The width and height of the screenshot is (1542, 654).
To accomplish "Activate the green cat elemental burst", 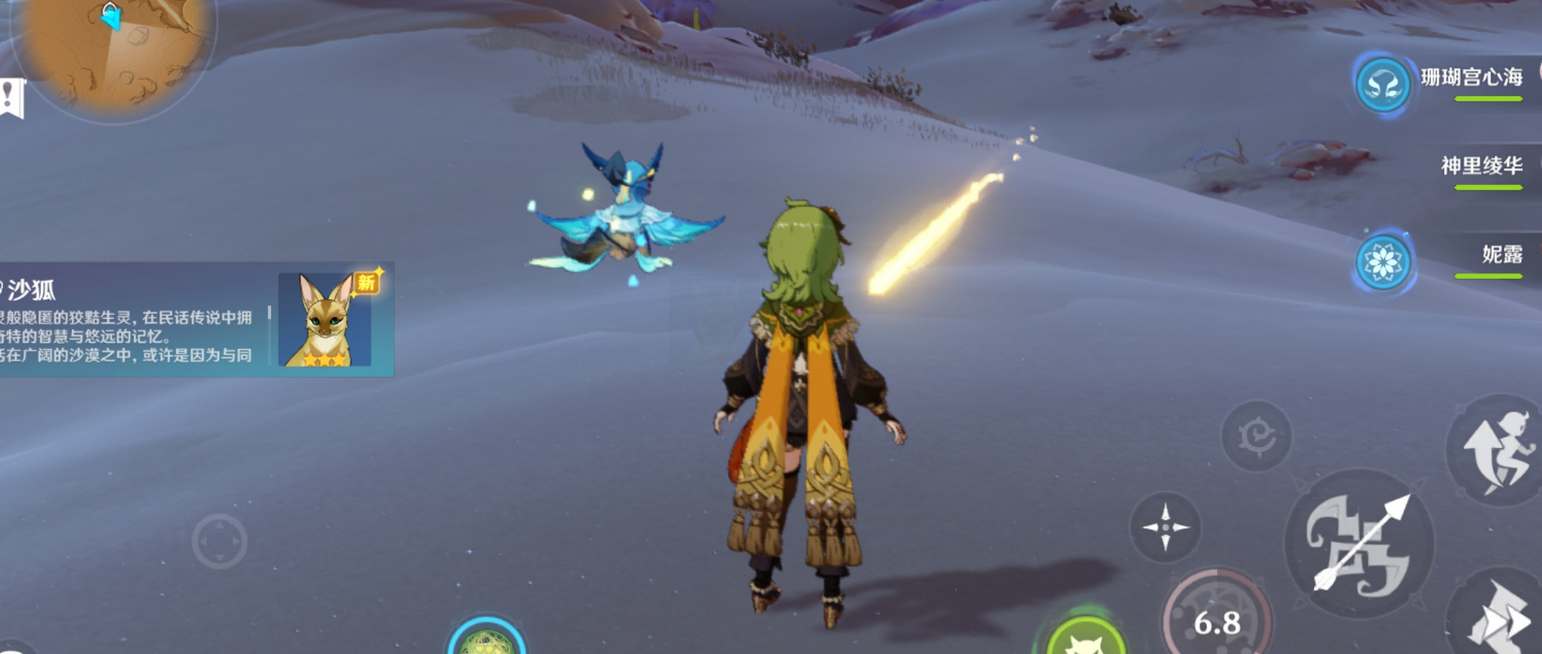I will (1086, 636).
